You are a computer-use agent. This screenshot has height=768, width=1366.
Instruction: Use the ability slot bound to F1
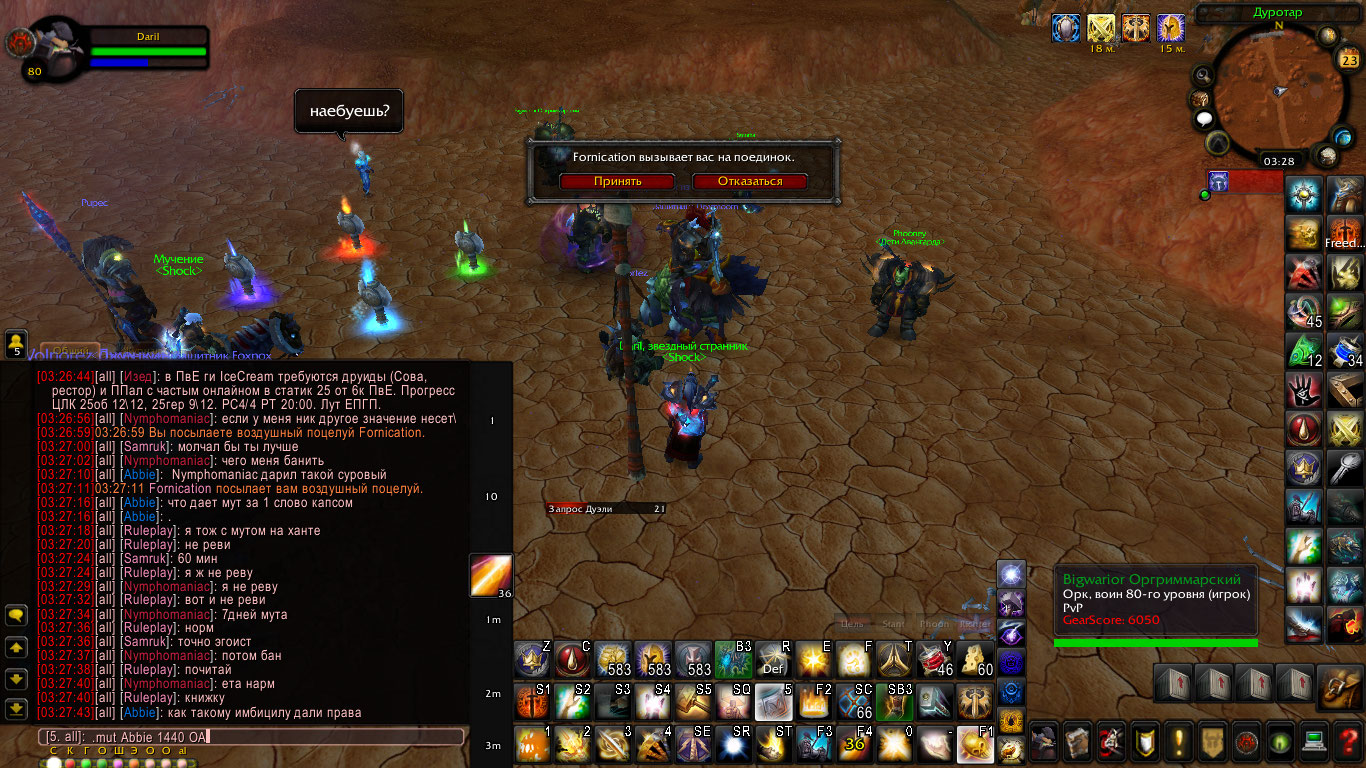point(976,744)
